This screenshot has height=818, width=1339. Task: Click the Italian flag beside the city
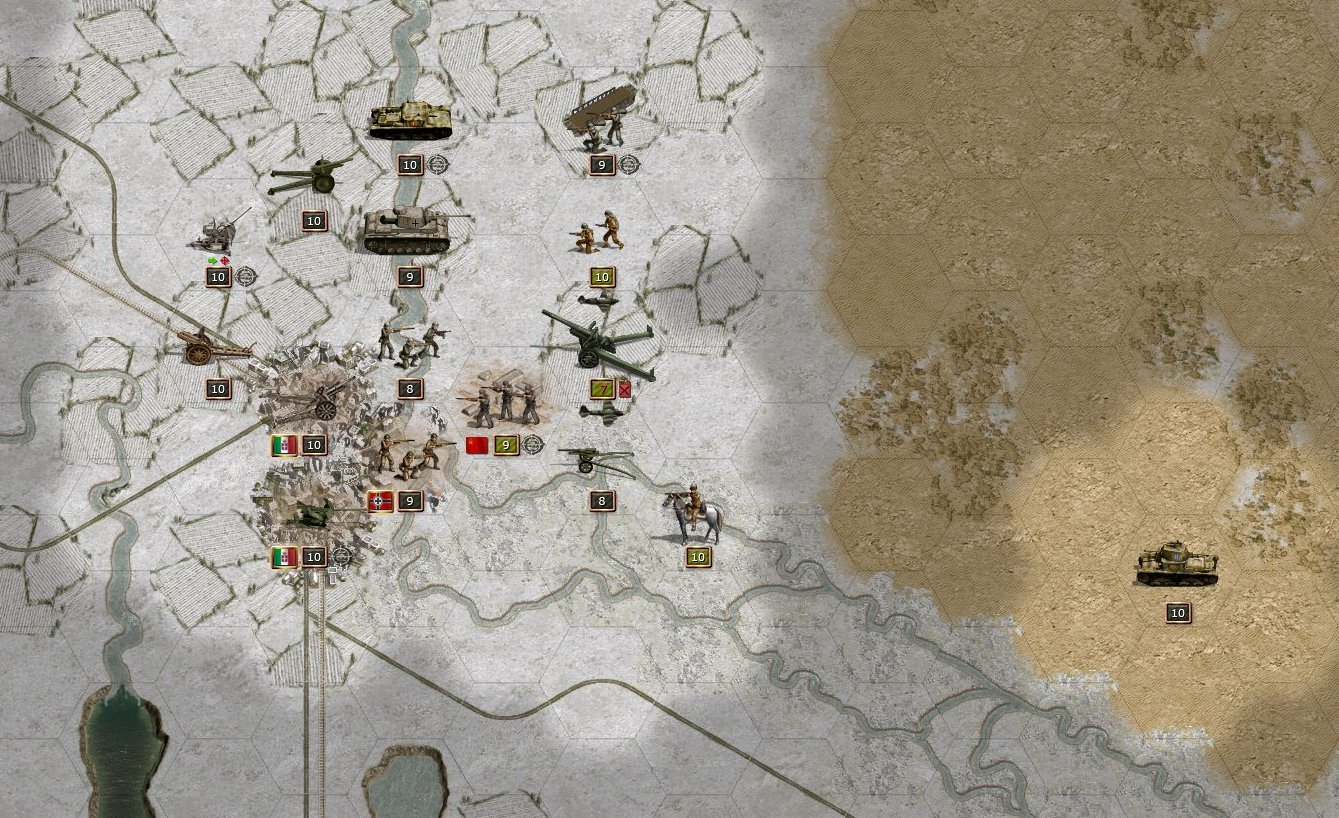click(284, 444)
